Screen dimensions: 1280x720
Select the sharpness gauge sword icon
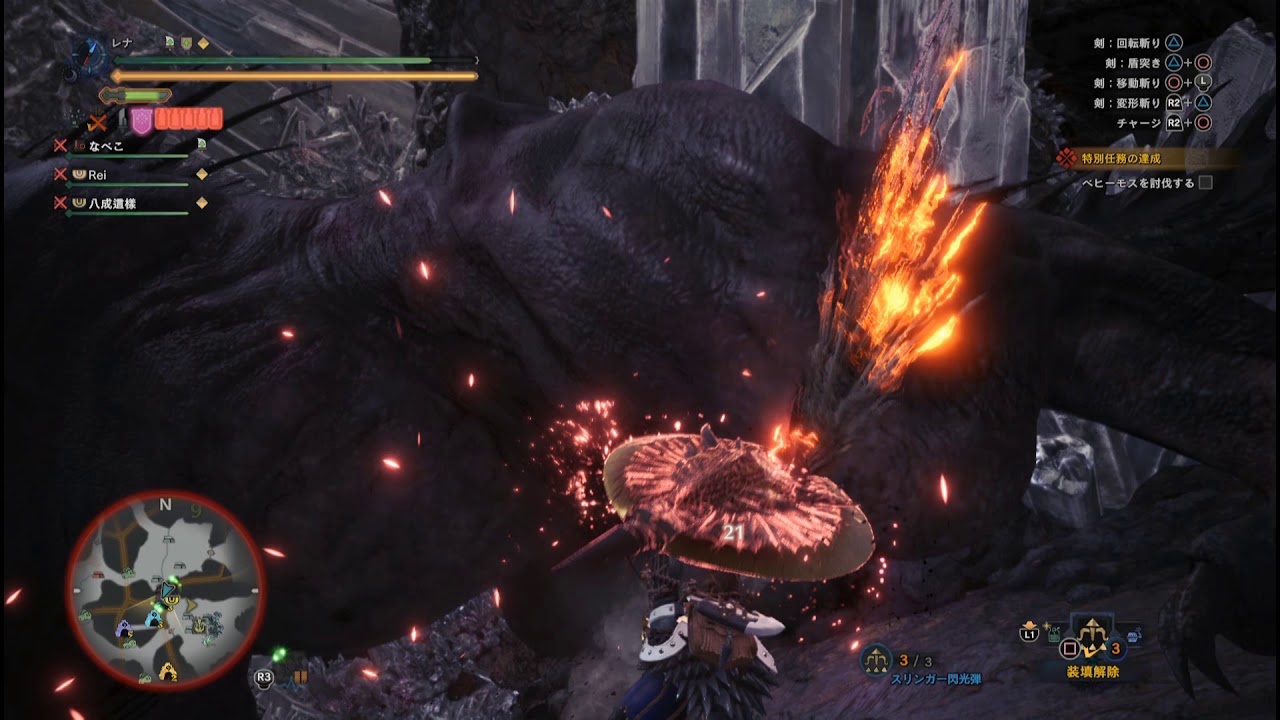click(x=110, y=95)
